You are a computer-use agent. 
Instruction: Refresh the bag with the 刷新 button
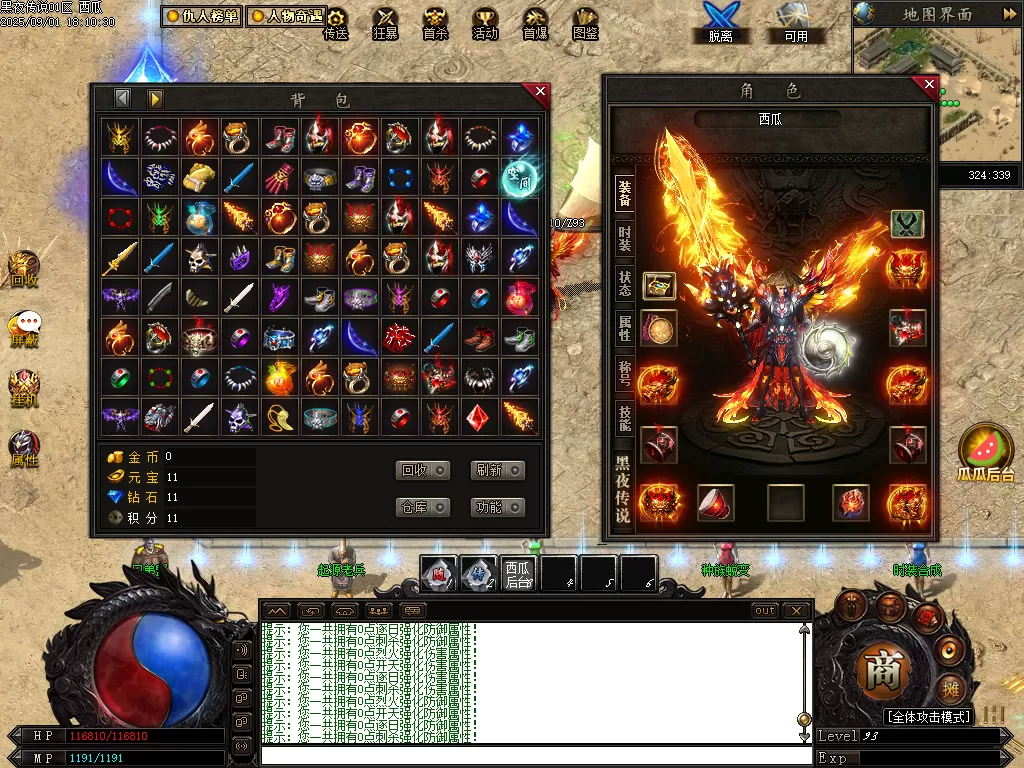coord(497,470)
